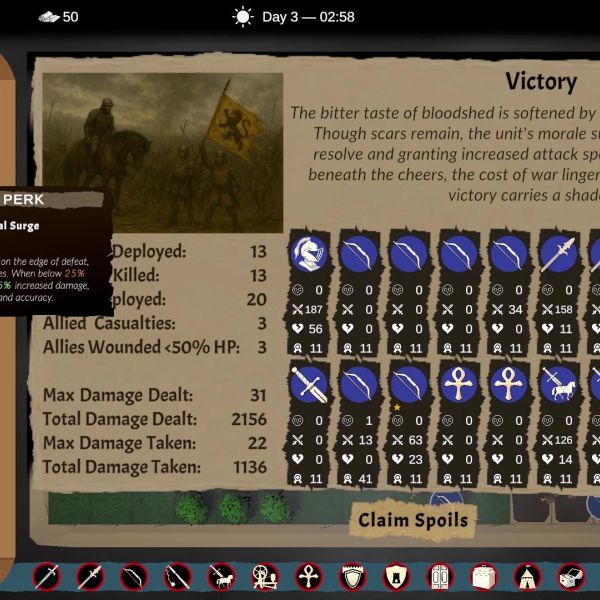The image size is (600, 600).
Task: Open the wheel icon in the bottom toolbar
Action: point(265,577)
